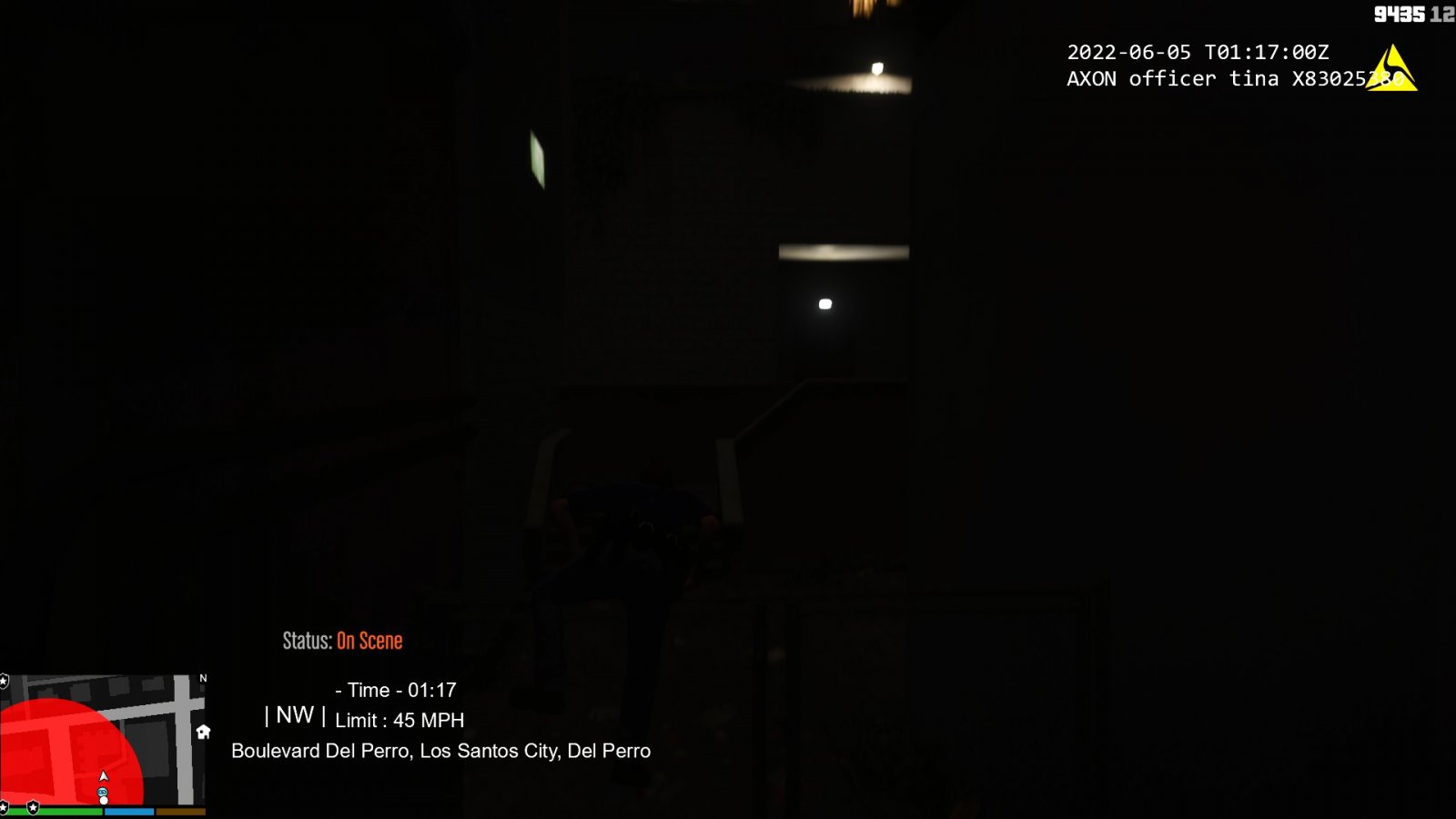Click the white dot below the player arrow
Screen dimensions: 1456x819
pos(103,800)
